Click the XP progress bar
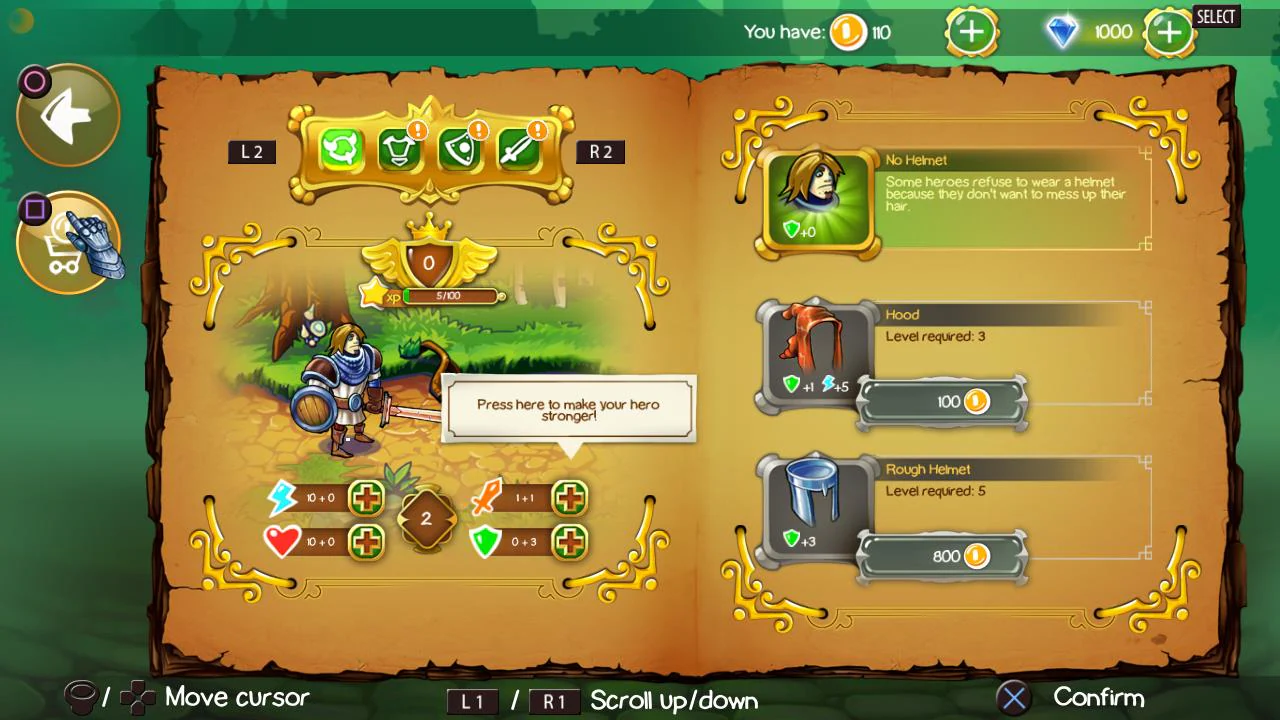This screenshot has height=720, width=1280. coord(450,296)
